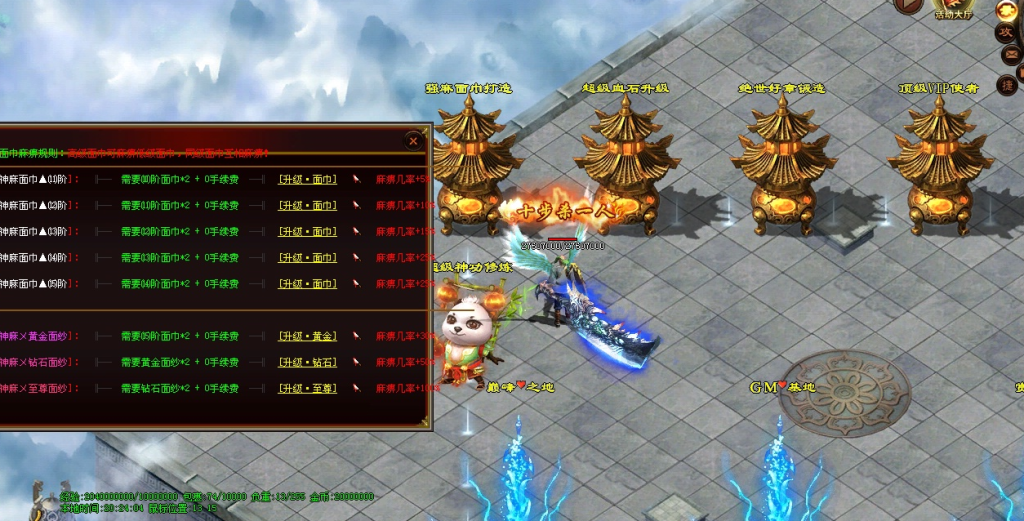
Task: Open the glowing gold round icon
Action: 1007,11
